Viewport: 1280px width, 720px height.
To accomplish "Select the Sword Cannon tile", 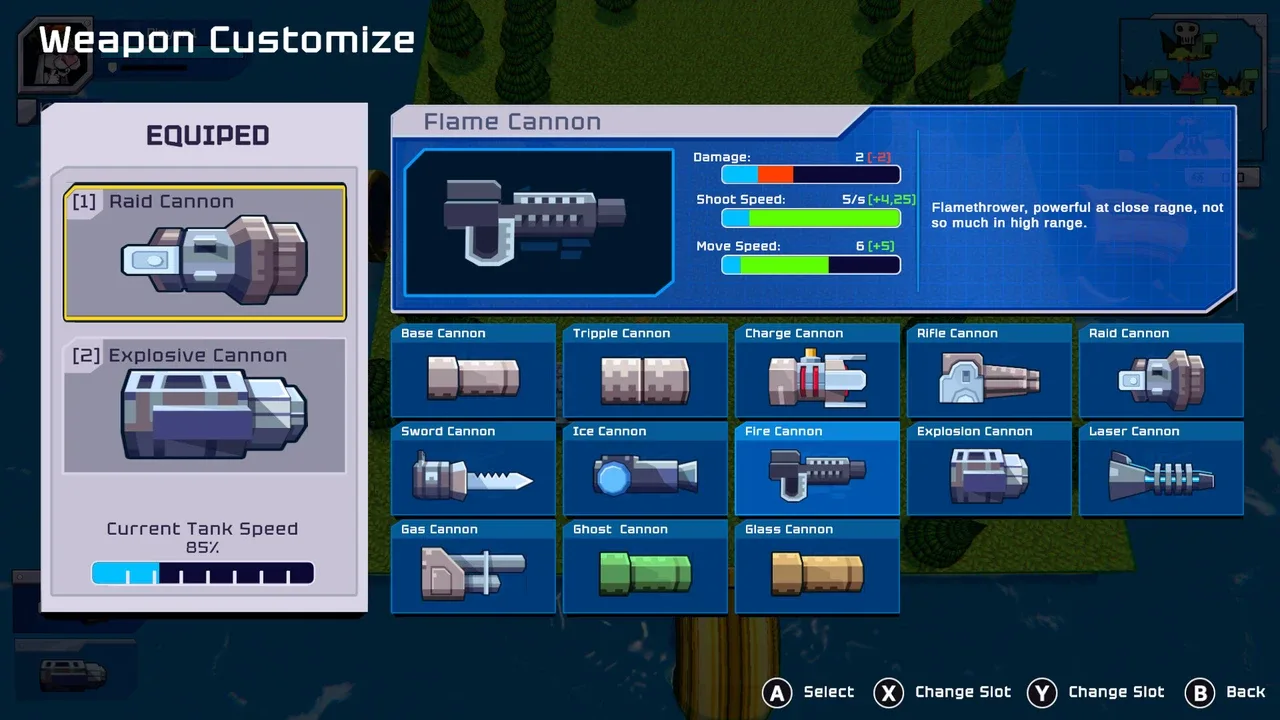I will (473, 469).
